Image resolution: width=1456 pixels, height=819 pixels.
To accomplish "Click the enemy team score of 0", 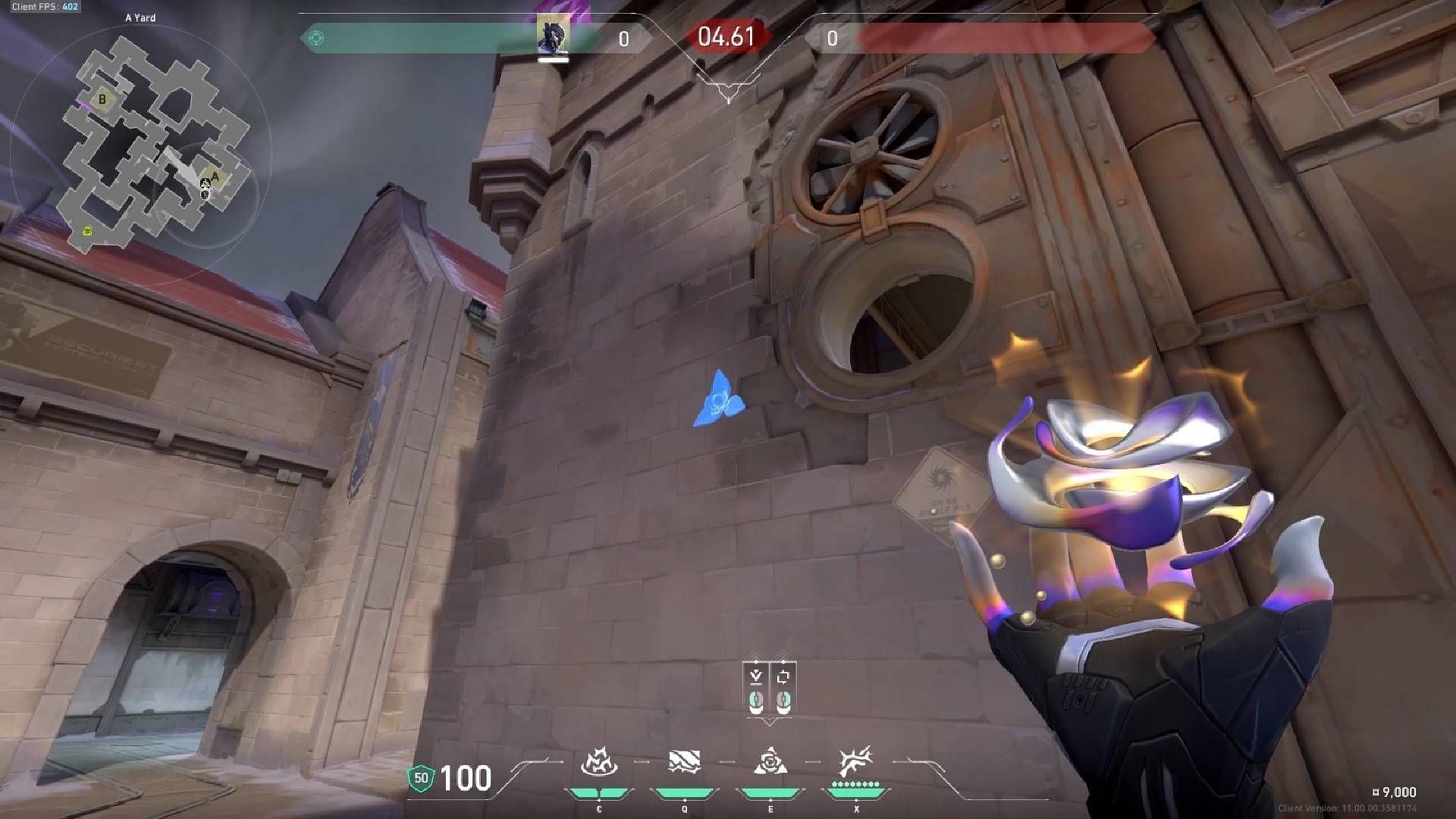I will (x=831, y=39).
